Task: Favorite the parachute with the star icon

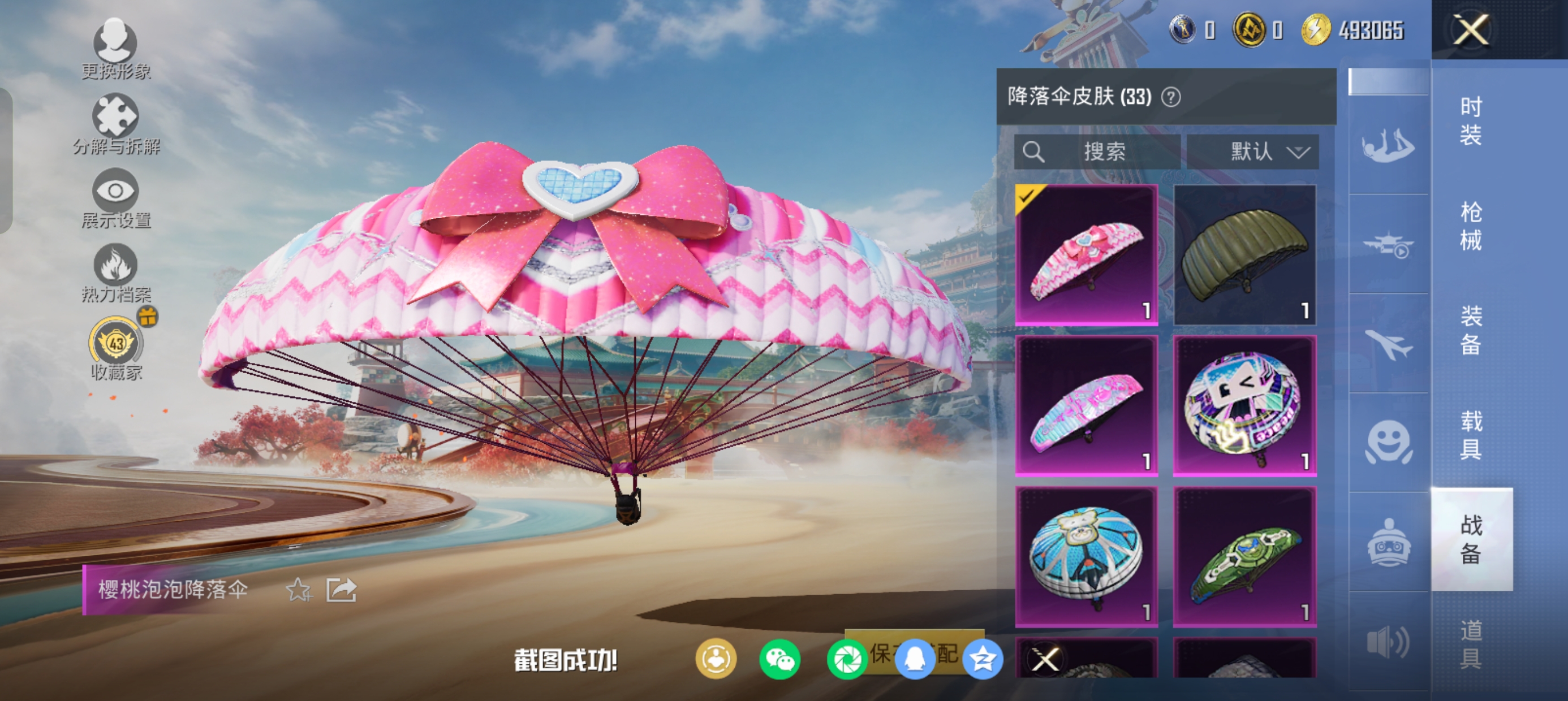Action: pyautogui.click(x=299, y=590)
